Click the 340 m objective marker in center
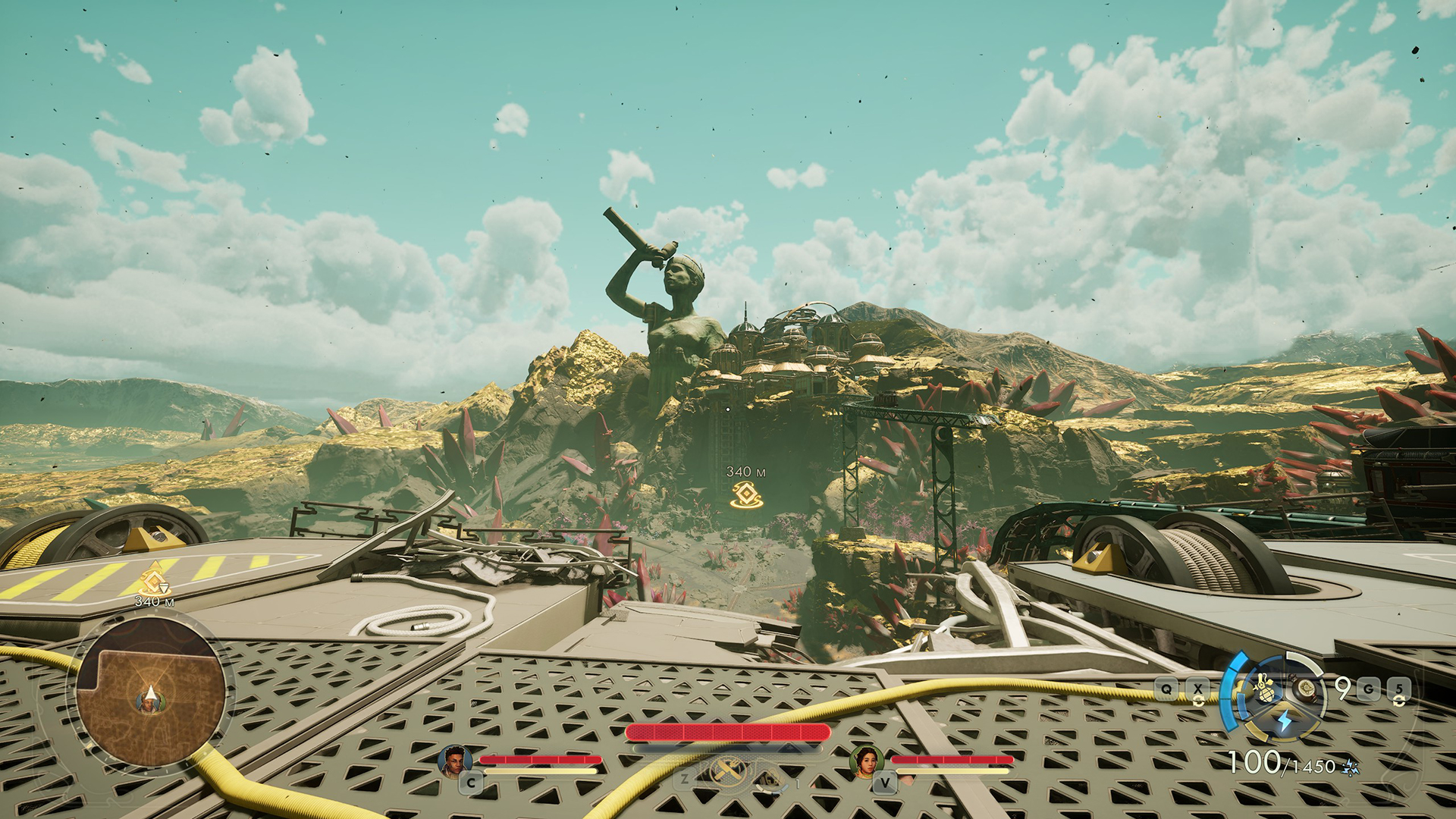The height and width of the screenshot is (819, 1456). coord(746,494)
